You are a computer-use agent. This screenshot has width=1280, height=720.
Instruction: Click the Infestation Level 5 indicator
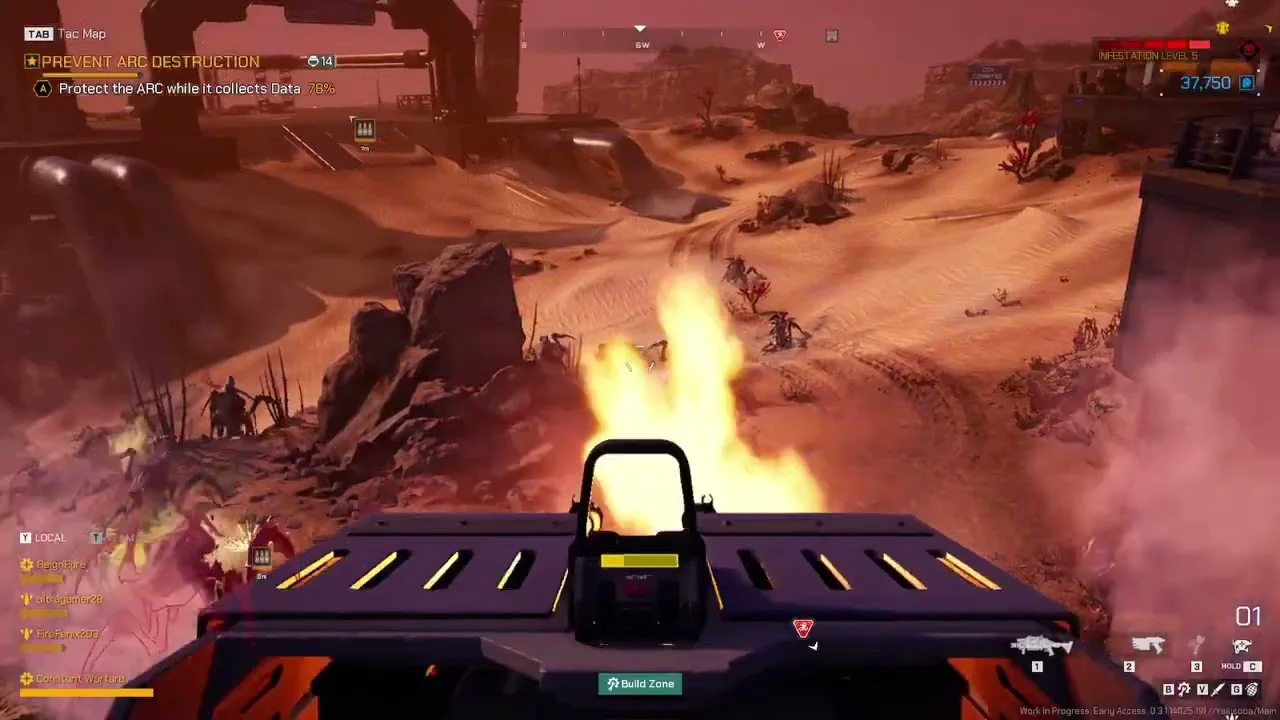coord(1148,56)
